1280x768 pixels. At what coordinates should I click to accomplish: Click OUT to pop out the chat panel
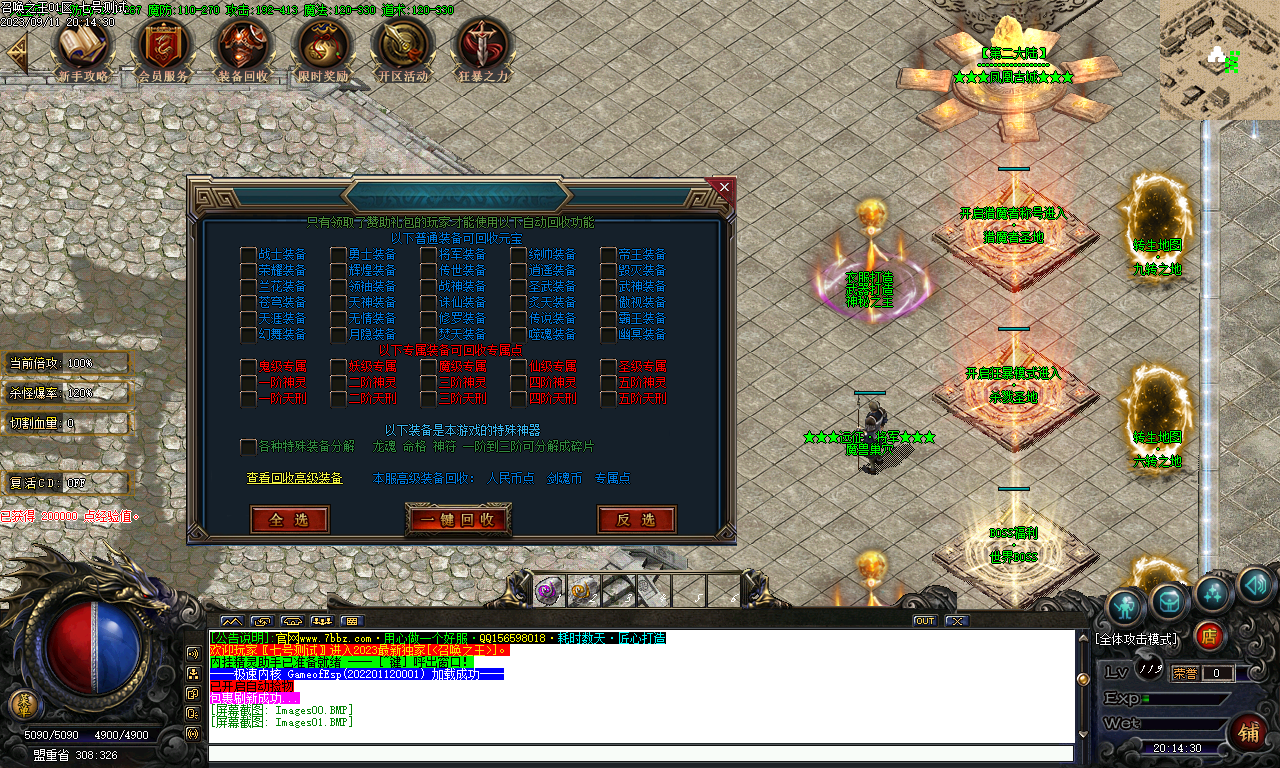[924, 620]
